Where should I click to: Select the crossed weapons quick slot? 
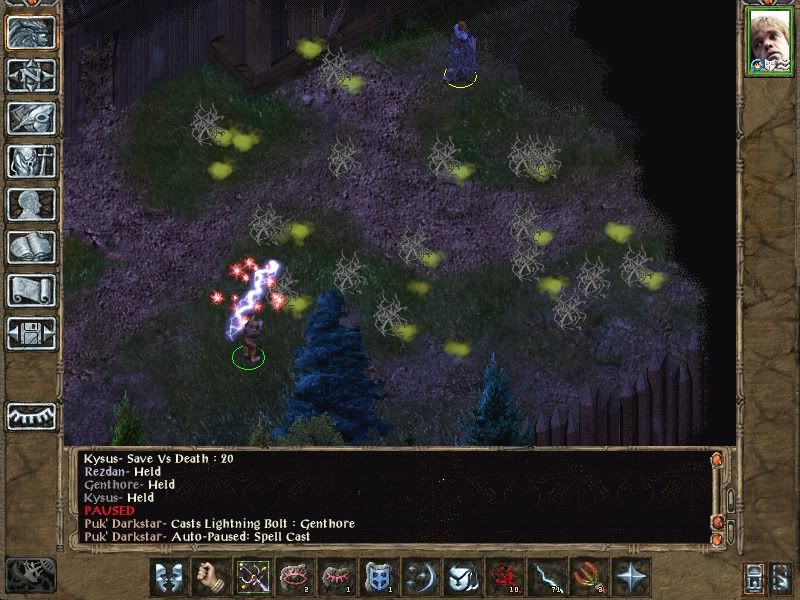coord(252,577)
